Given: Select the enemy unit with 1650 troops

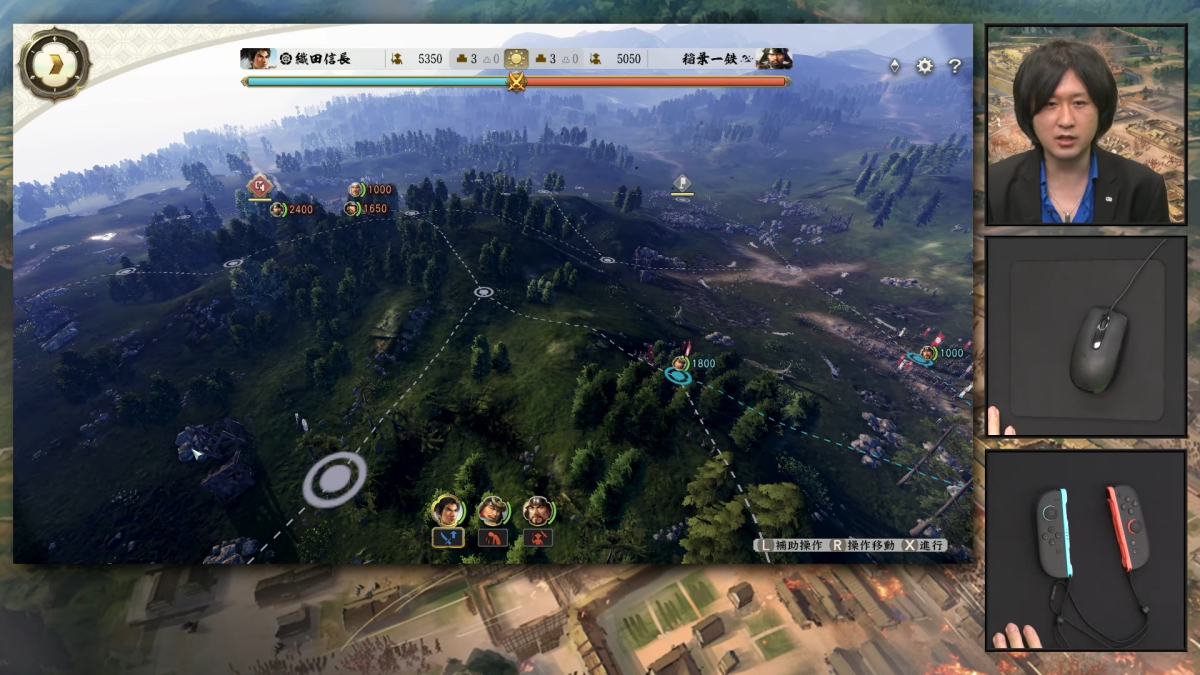Looking at the screenshot, I should 352,209.
